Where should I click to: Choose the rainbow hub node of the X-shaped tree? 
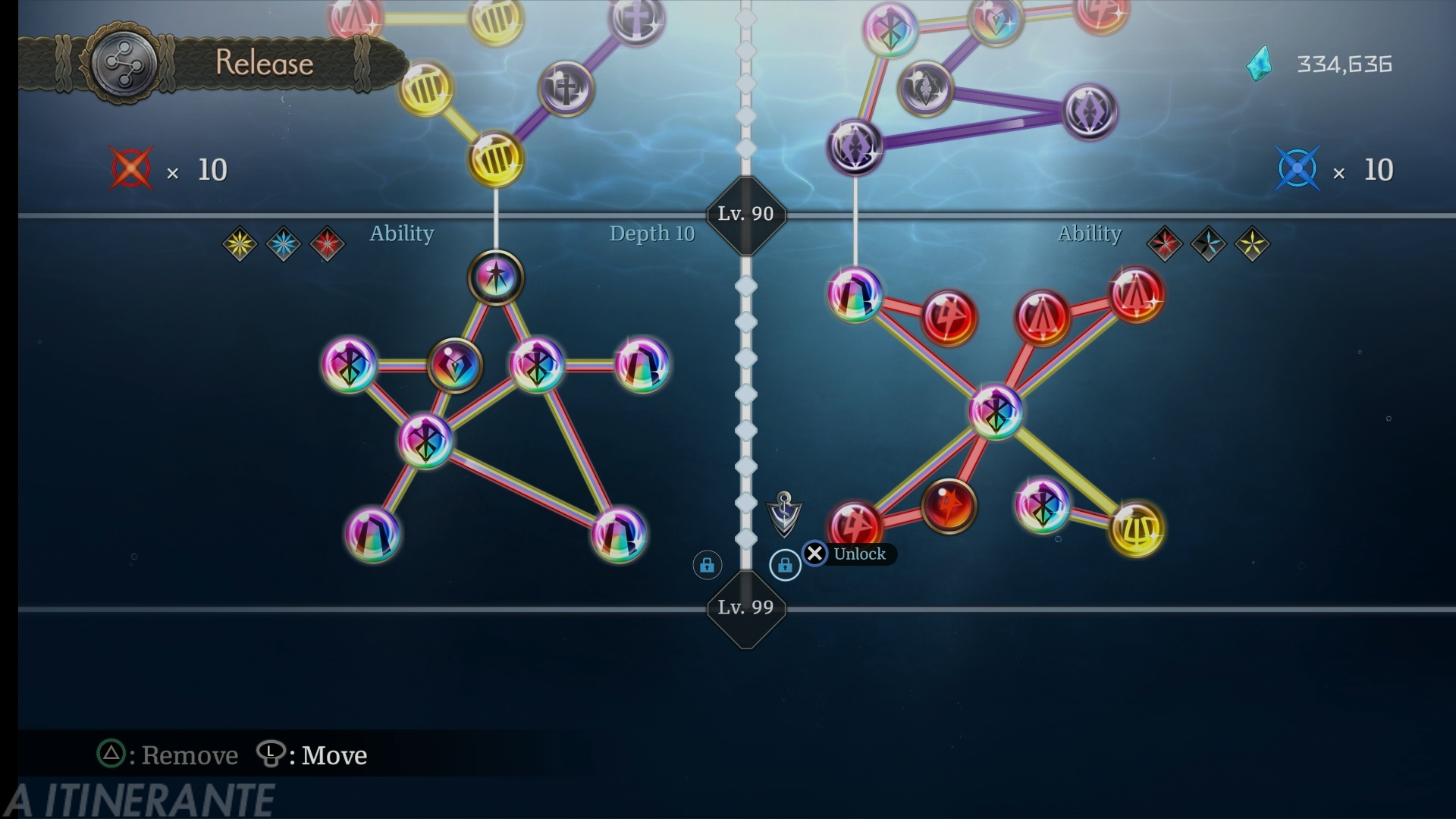(996, 412)
